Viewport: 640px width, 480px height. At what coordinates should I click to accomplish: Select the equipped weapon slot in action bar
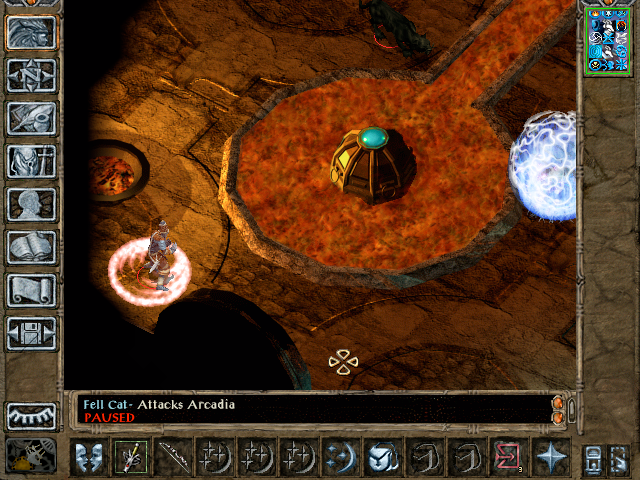tap(130, 457)
